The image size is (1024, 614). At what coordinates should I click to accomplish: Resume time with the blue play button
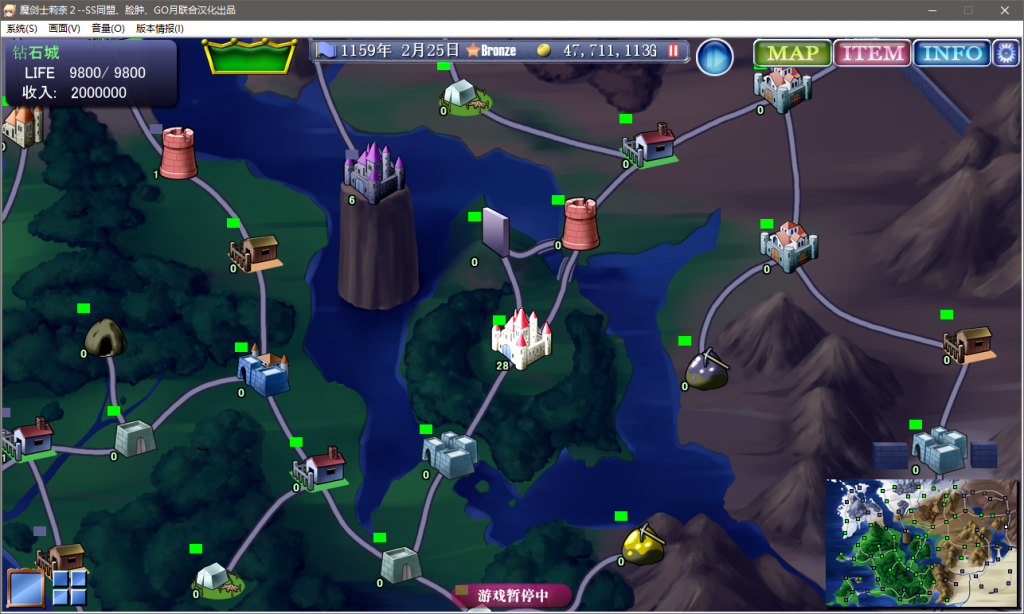(715, 58)
